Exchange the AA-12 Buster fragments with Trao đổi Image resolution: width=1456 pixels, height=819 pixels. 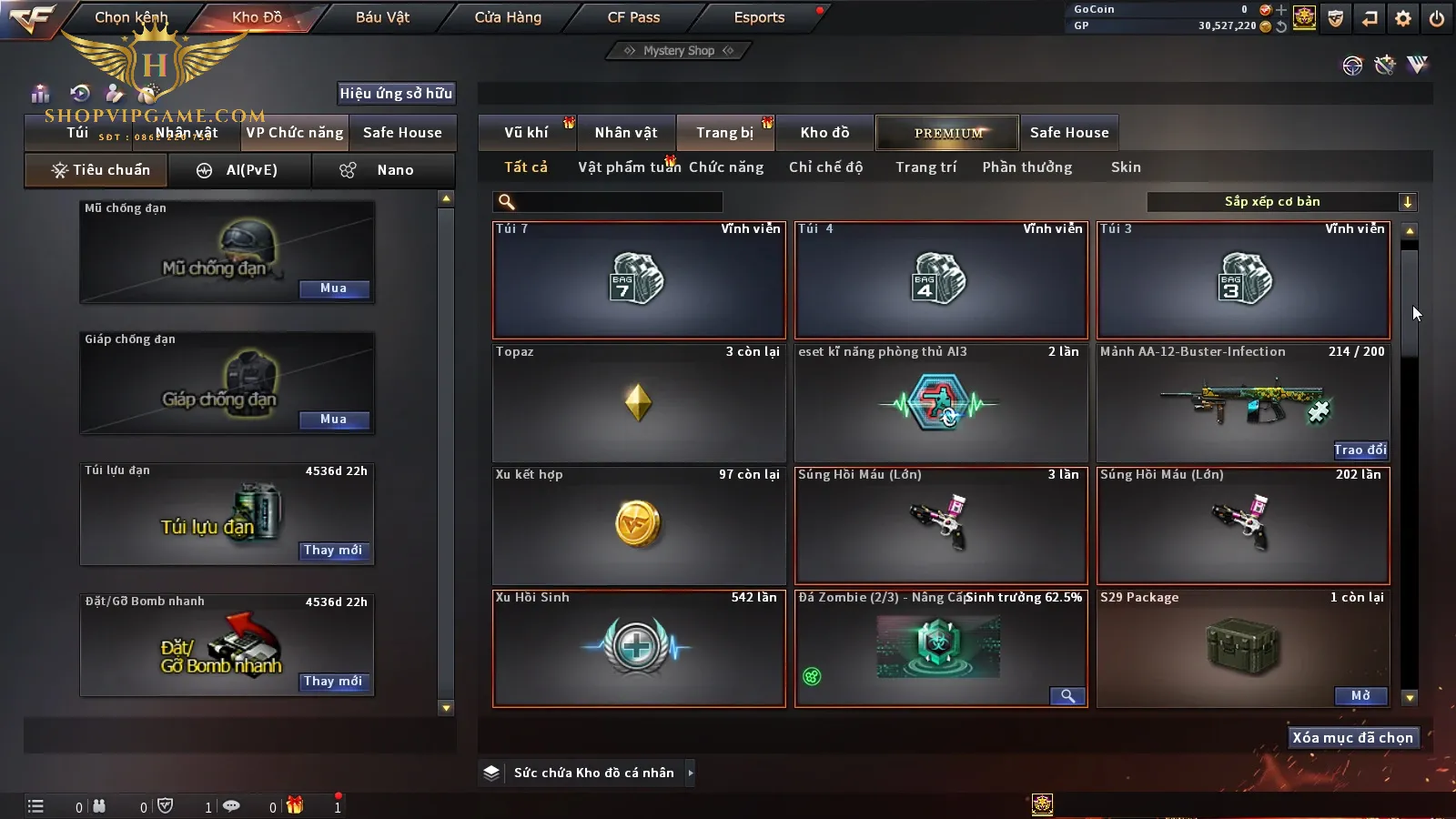pyautogui.click(x=1360, y=450)
